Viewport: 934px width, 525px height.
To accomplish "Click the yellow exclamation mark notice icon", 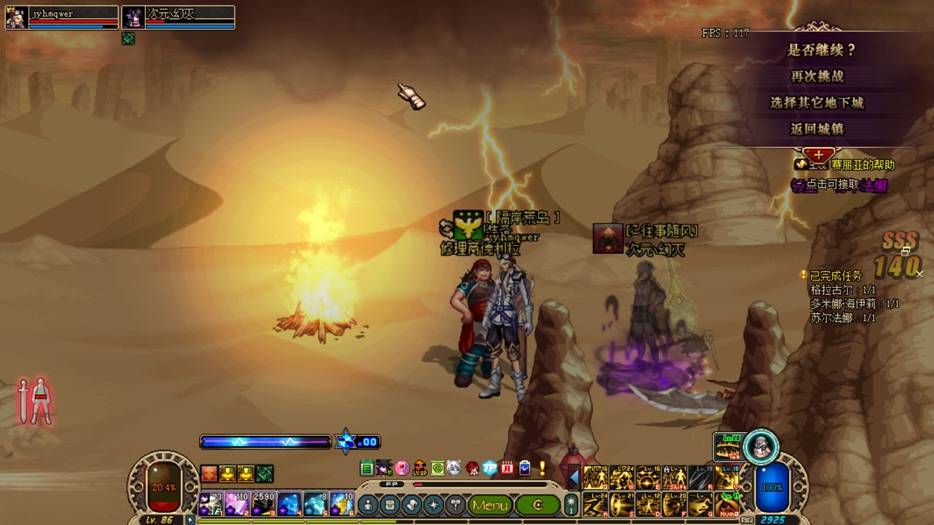I will [x=542, y=468].
